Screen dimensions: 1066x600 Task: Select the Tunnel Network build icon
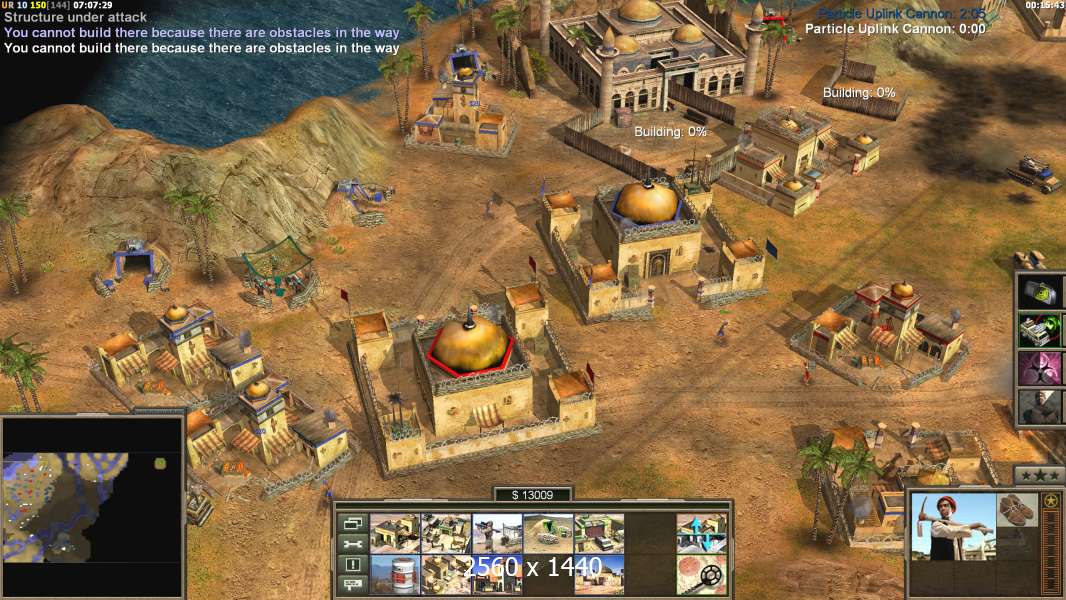click(x=548, y=533)
